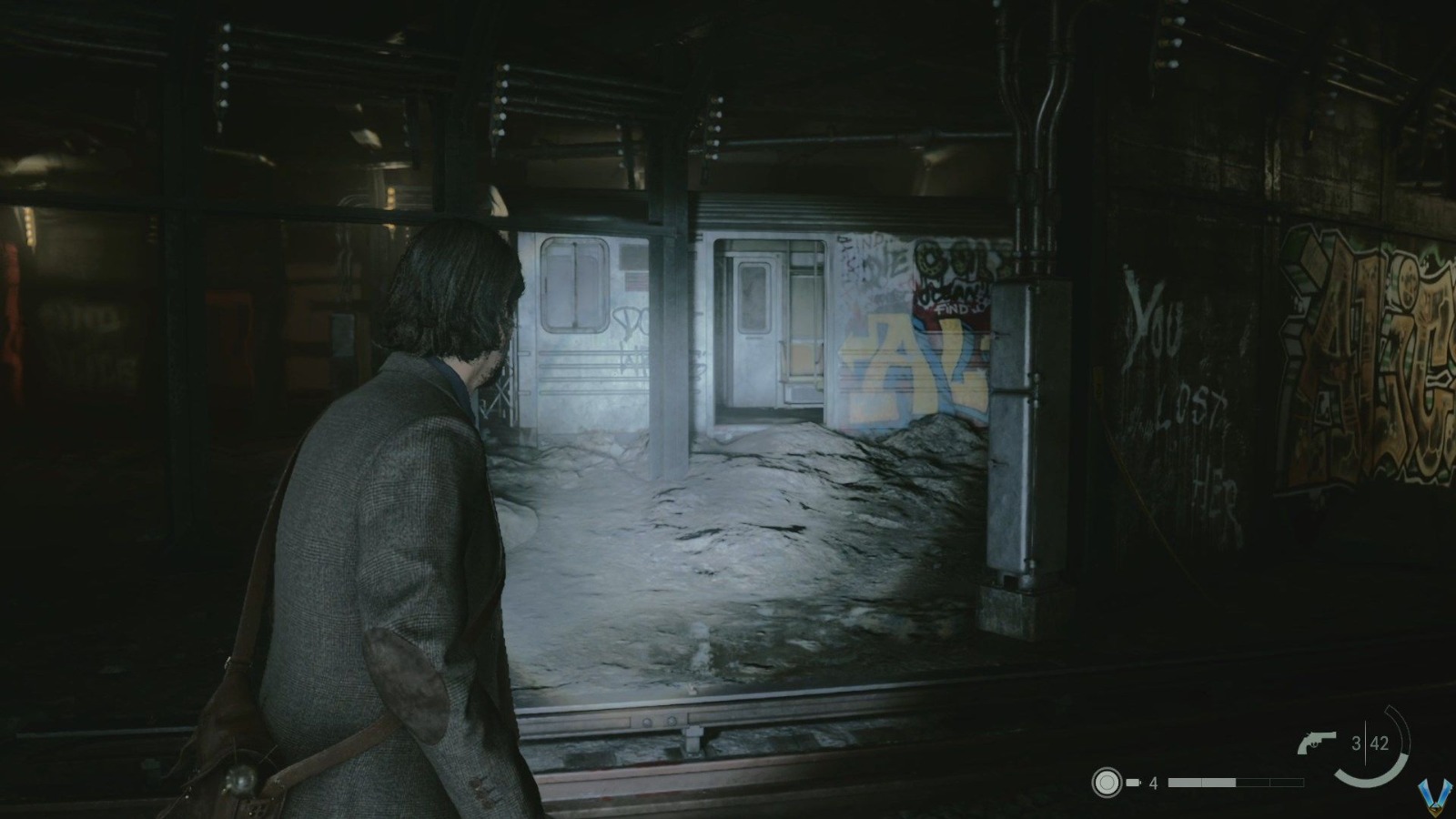This screenshot has width=1456, height=819.
Task: Click the loaded ammo count showing 3
Action: (1357, 742)
